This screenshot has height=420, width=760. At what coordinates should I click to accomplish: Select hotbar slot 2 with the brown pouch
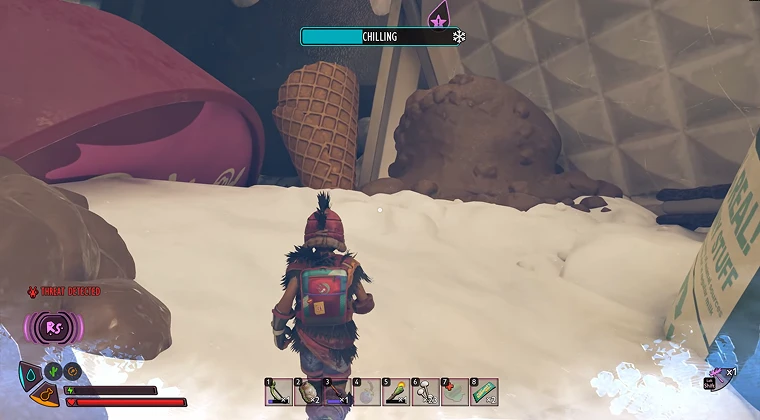click(x=307, y=392)
